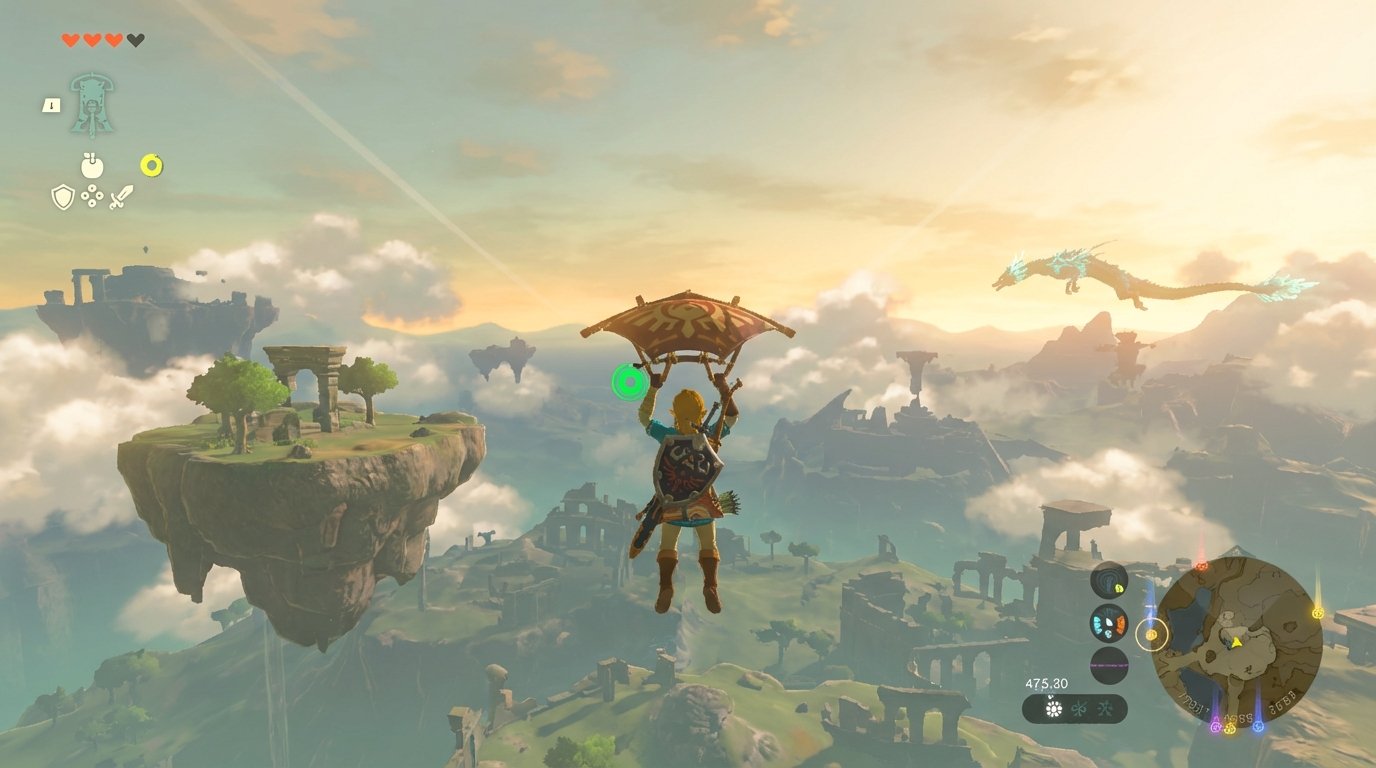1376x768 pixels.
Task: Click the shield icon near bottom left
Action: pos(63,197)
